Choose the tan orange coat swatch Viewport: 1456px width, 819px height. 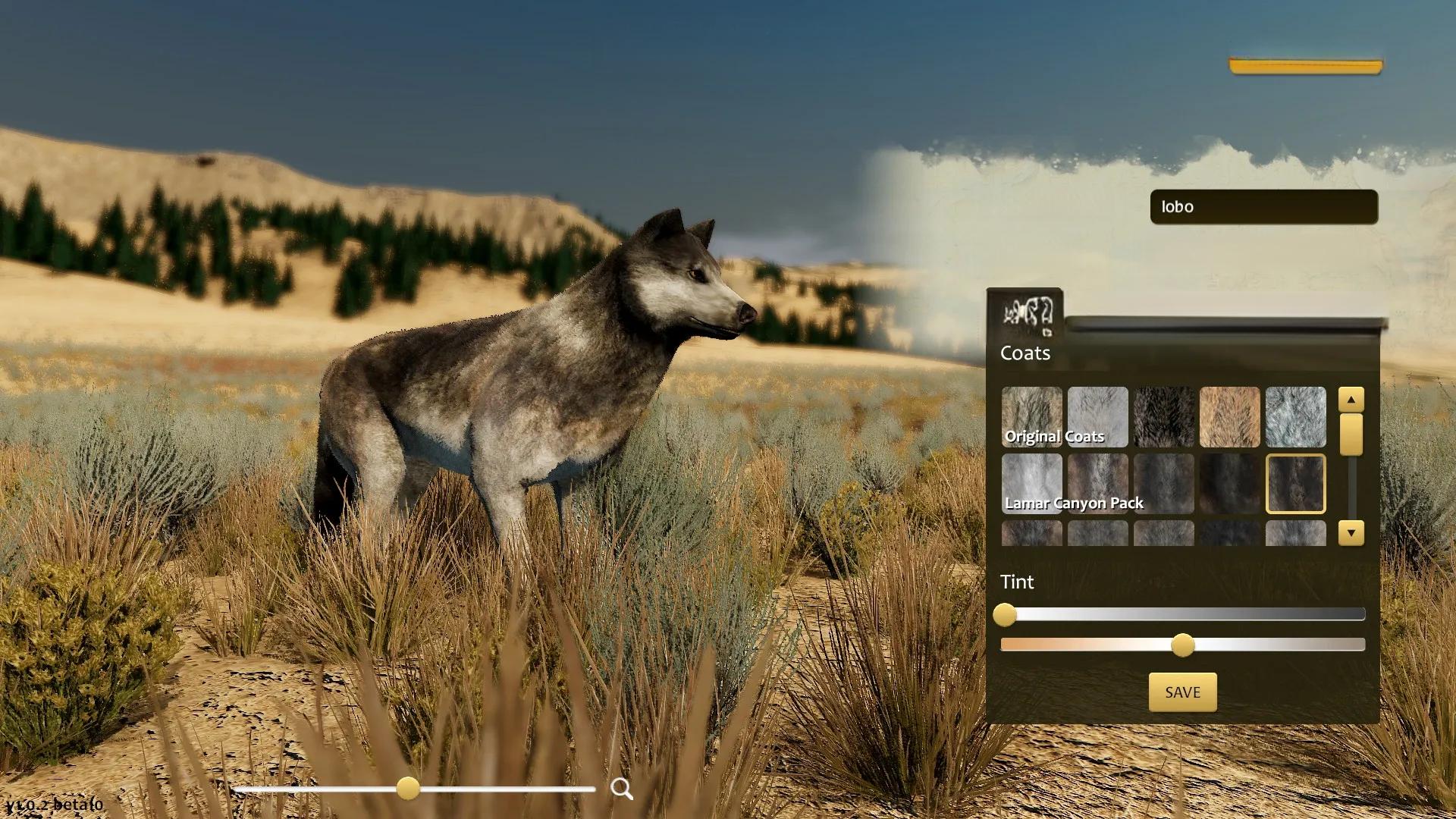click(1229, 416)
